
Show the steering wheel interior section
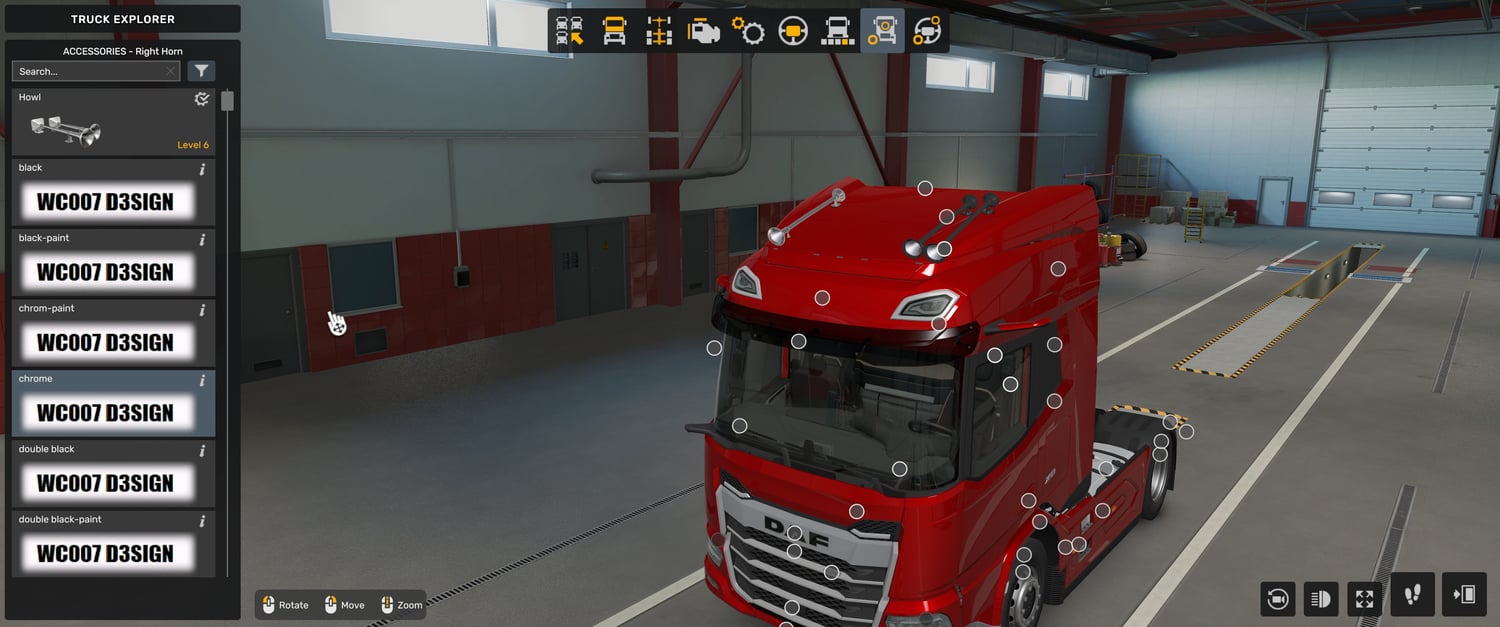pos(793,31)
